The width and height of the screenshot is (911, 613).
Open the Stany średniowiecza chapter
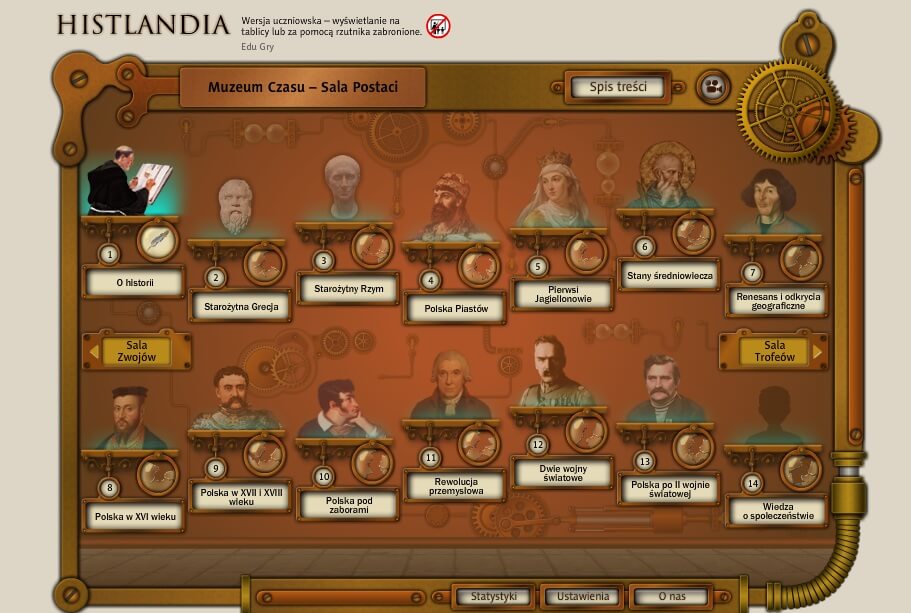[669, 275]
